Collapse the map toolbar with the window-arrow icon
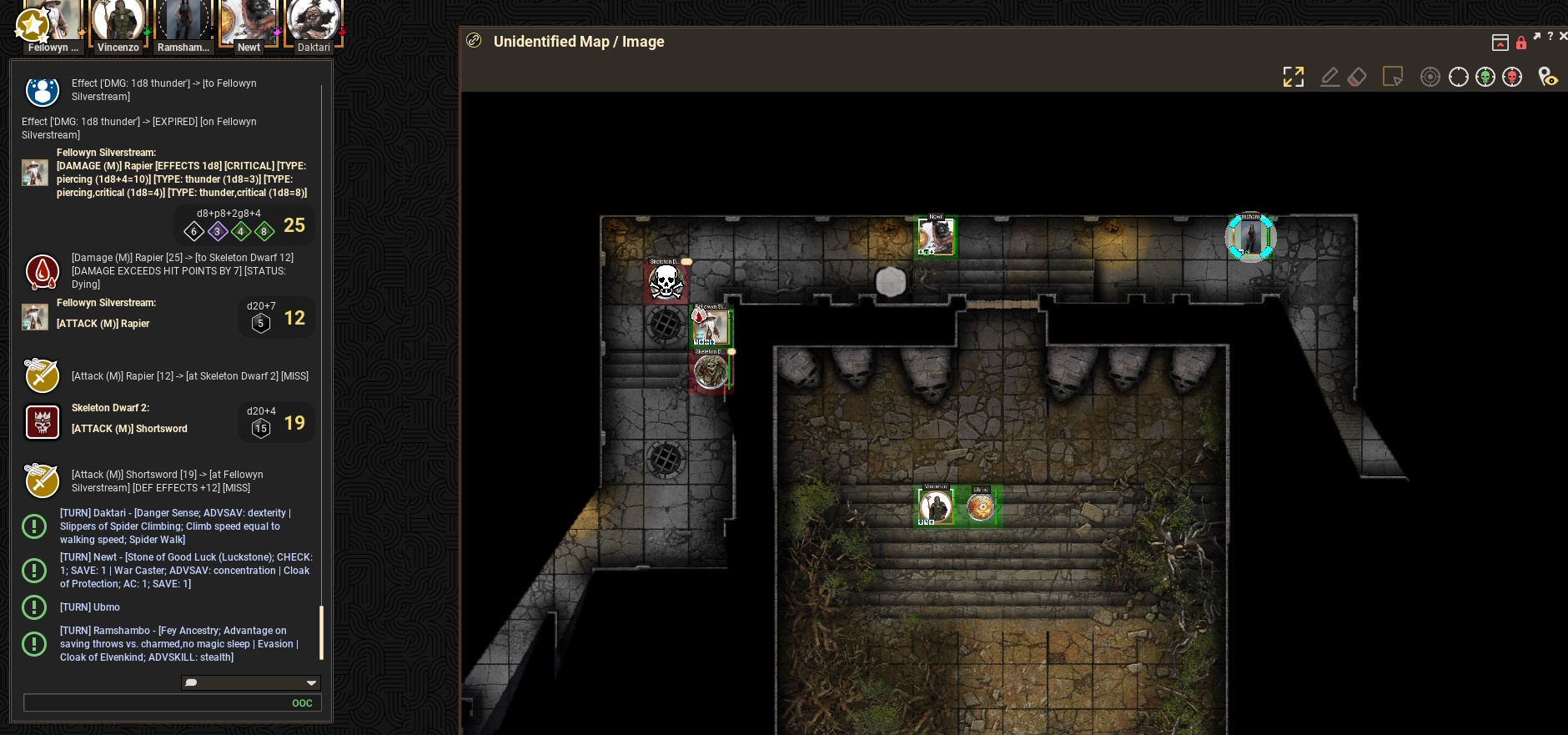Image resolution: width=1568 pixels, height=735 pixels. [x=1500, y=43]
